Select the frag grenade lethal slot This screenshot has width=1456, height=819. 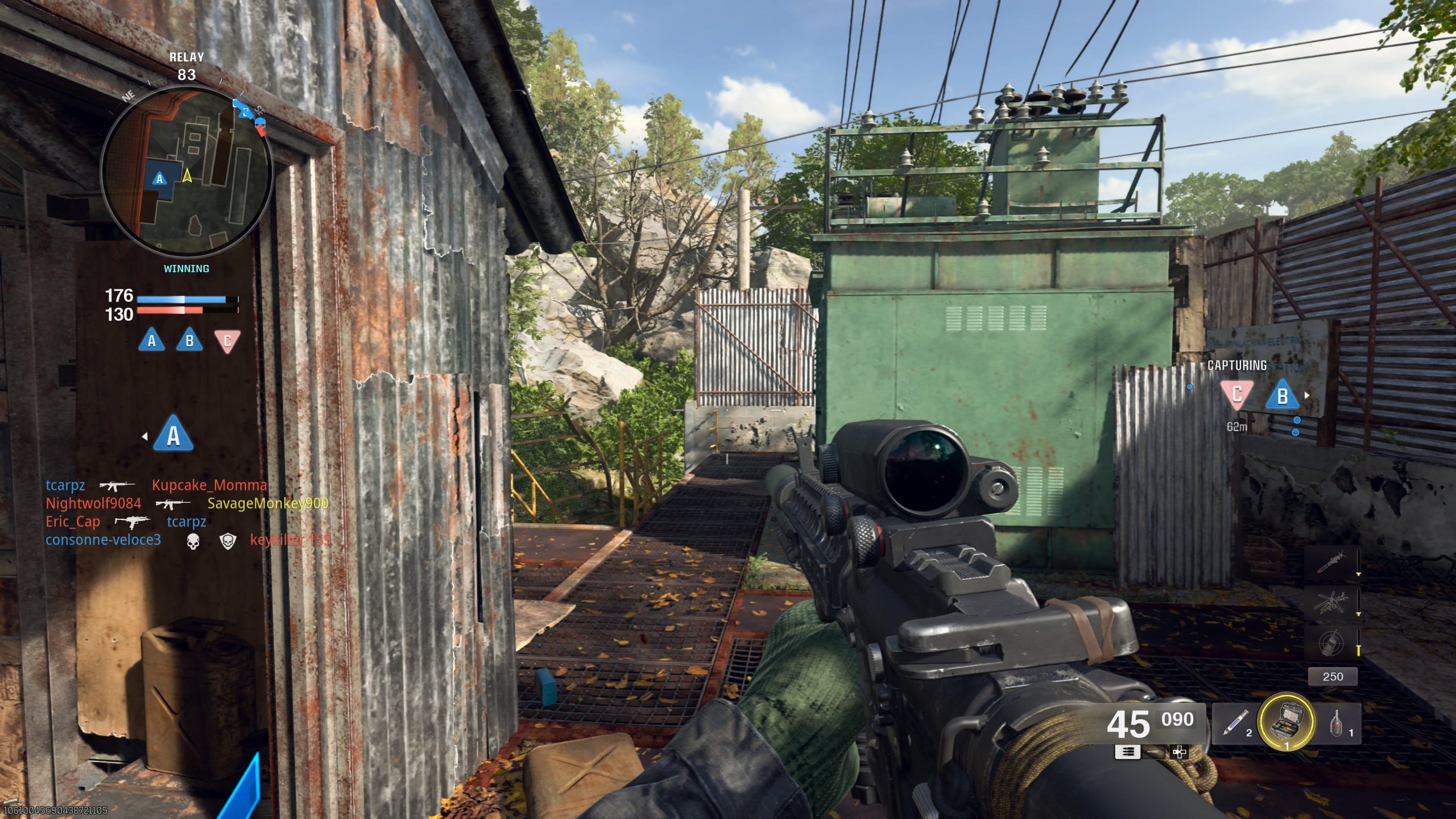click(x=1338, y=723)
